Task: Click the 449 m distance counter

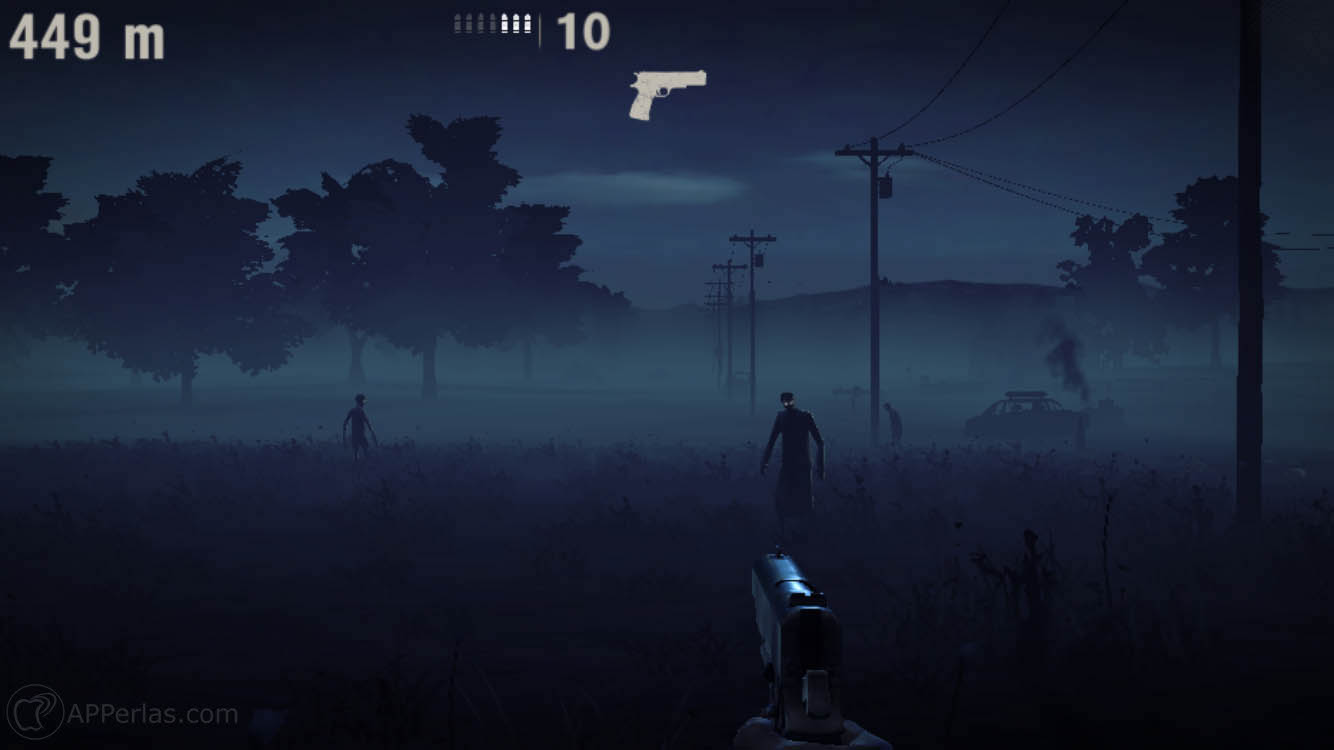Action: [85, 33]
